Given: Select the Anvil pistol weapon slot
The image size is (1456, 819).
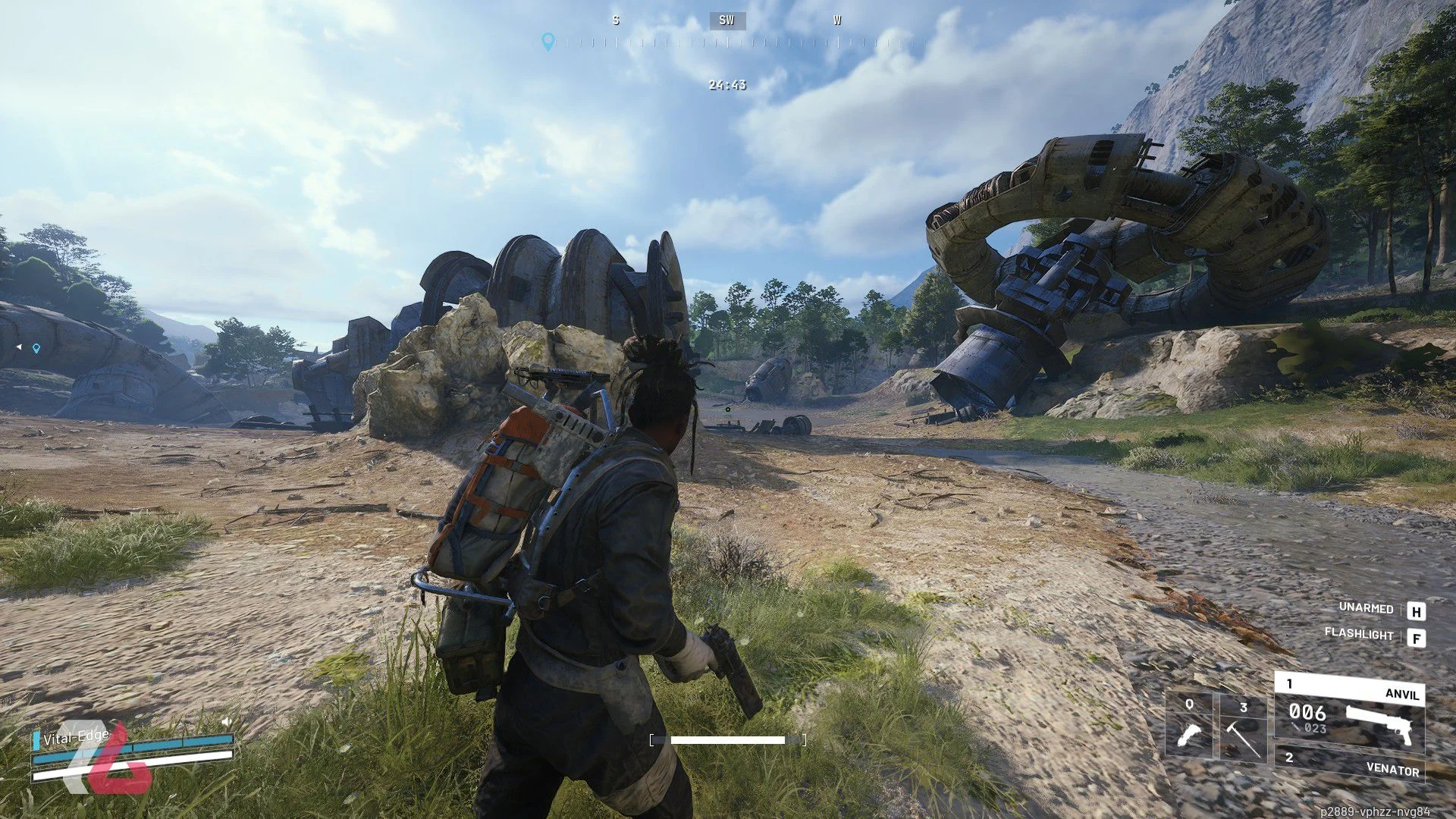Looking at the screenshot, I should pyautogui.click(x=1349, y=713).
